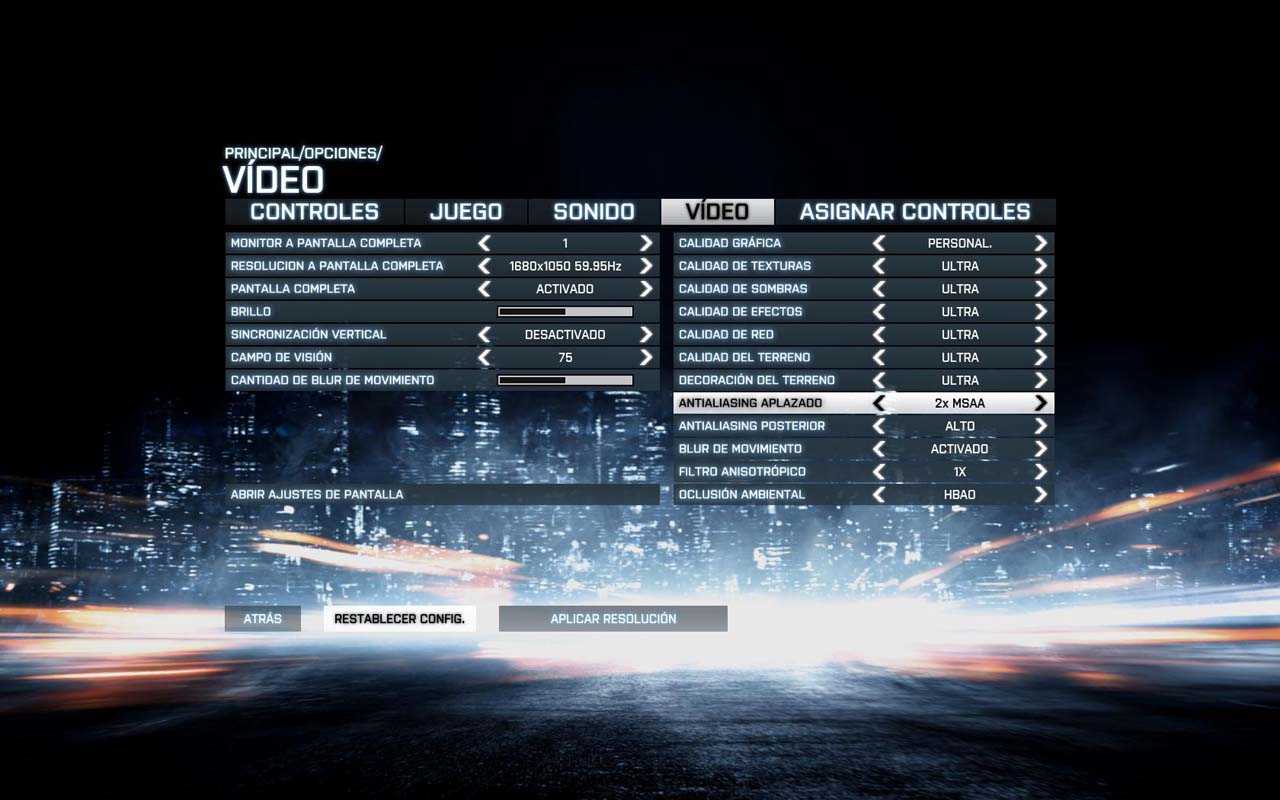This screenshot has width=1280, height=800.
Task: Increase Filtro Anisotrópico above 1X
Action: [x=1040, y=471]
